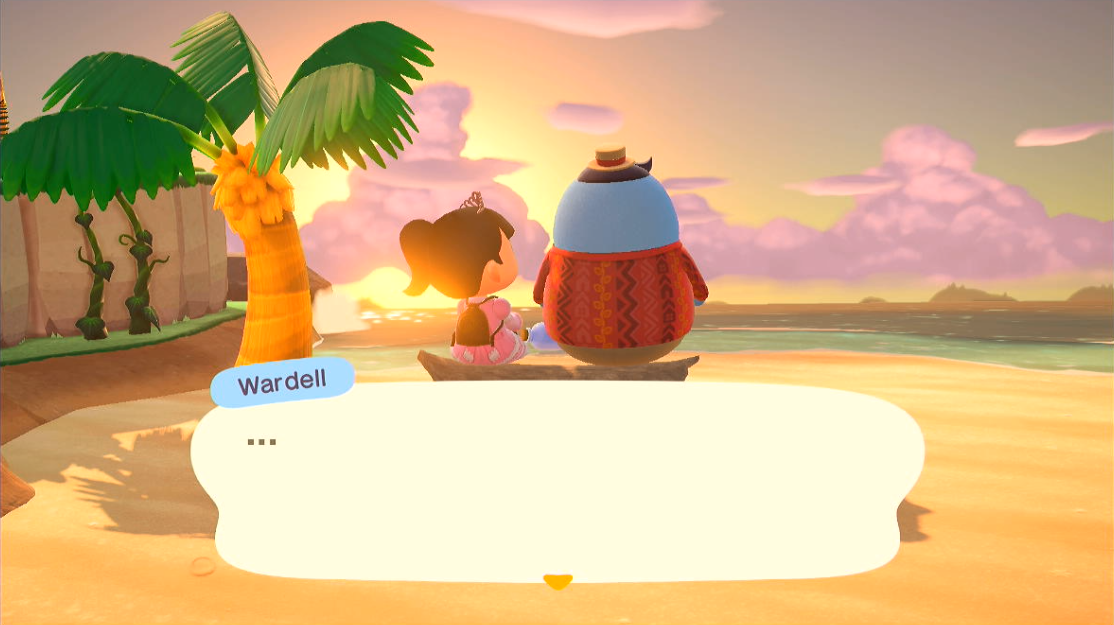Click Wardell's dialogue text box
The height and width of the screenshot is (625, 1114).
click(556, 480)
